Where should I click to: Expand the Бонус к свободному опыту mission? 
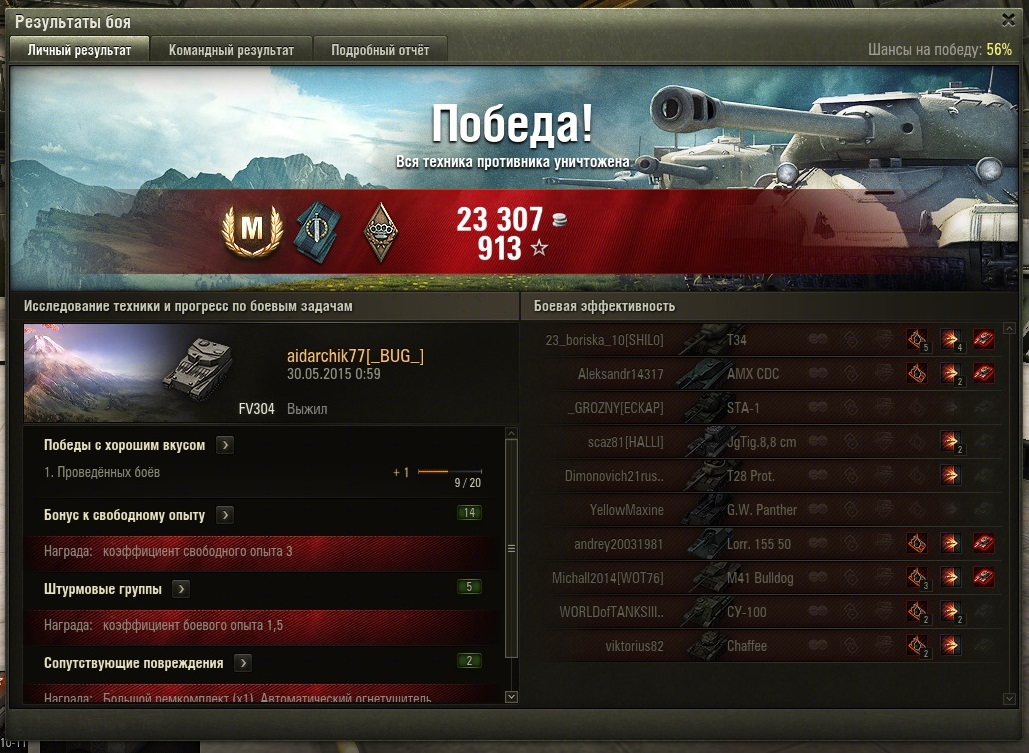pyautogui.click(x=225, y=515)
